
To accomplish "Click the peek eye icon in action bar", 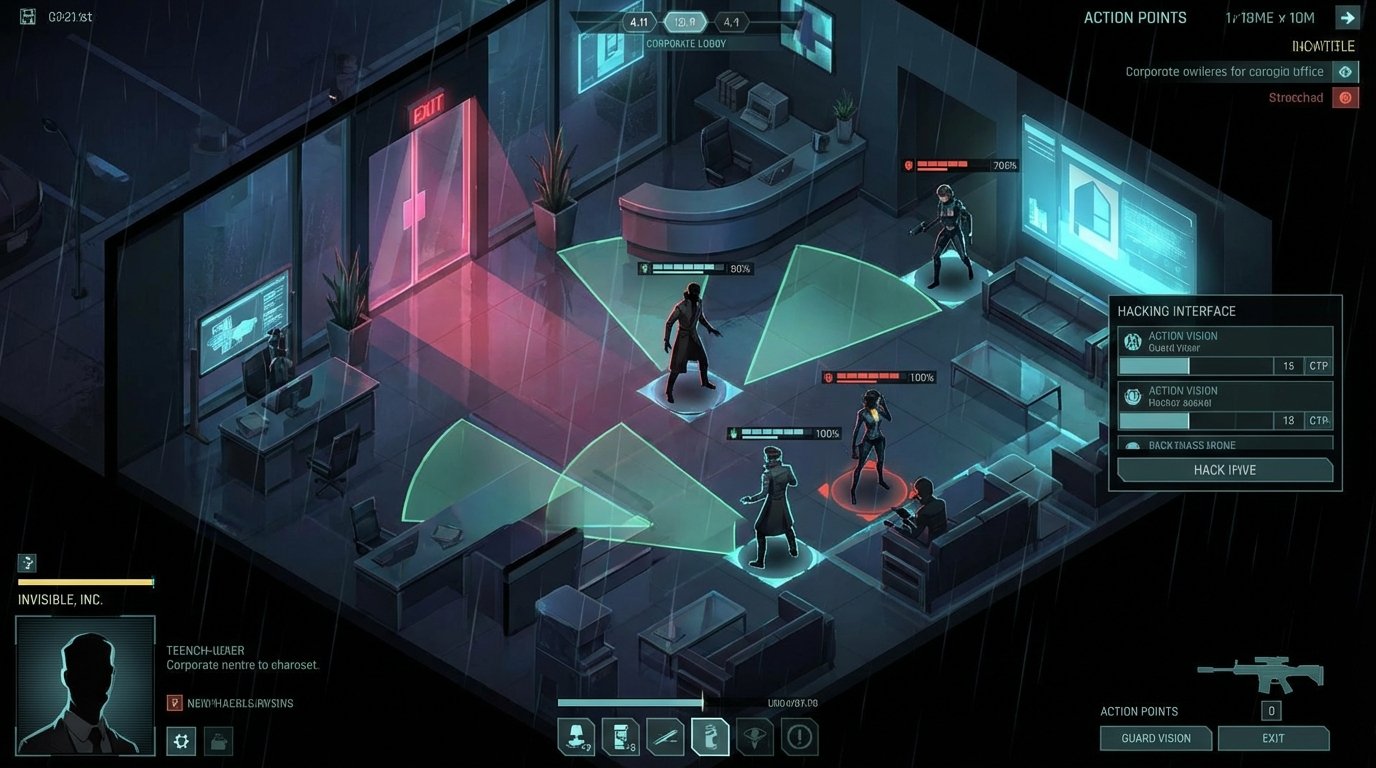I will (x=755, y=736).
